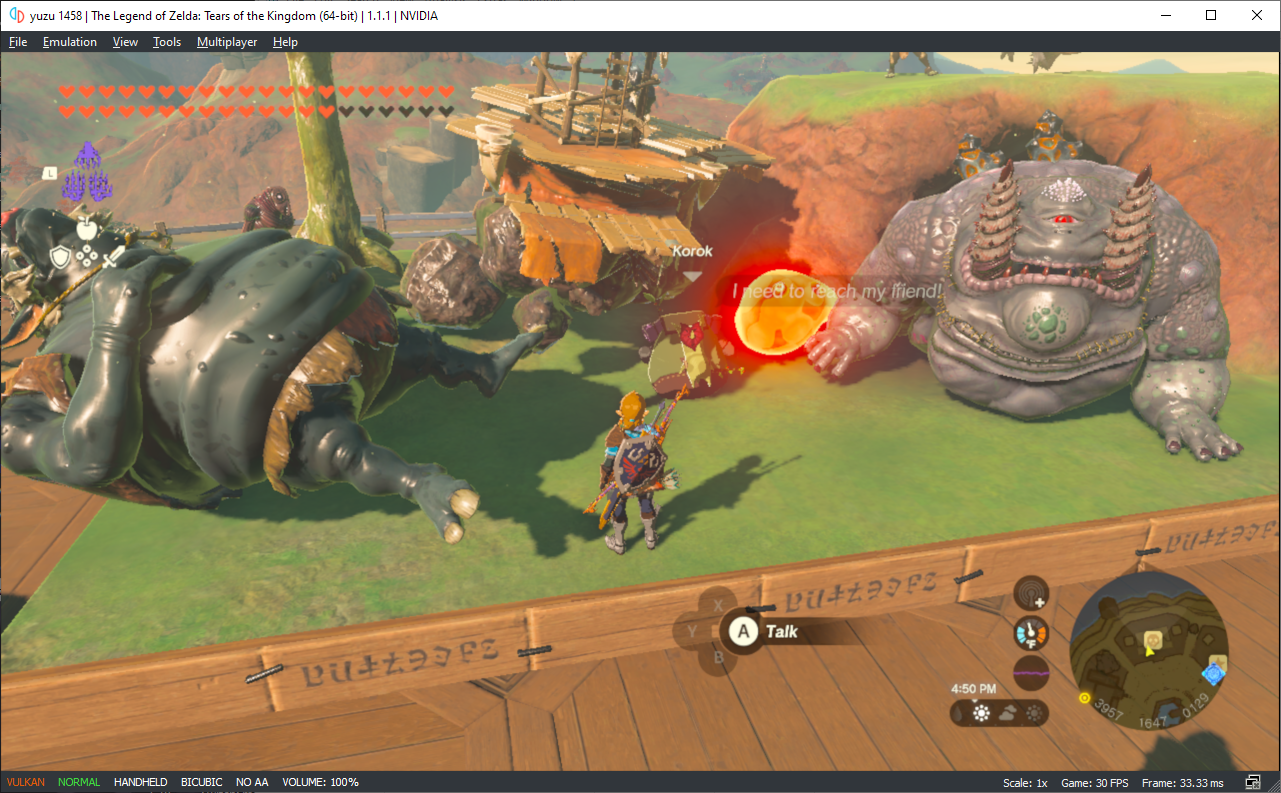Click the temperature gauge HUD icon
The width and height of the screenshot is (1281, 793).
coord(1031,632)
